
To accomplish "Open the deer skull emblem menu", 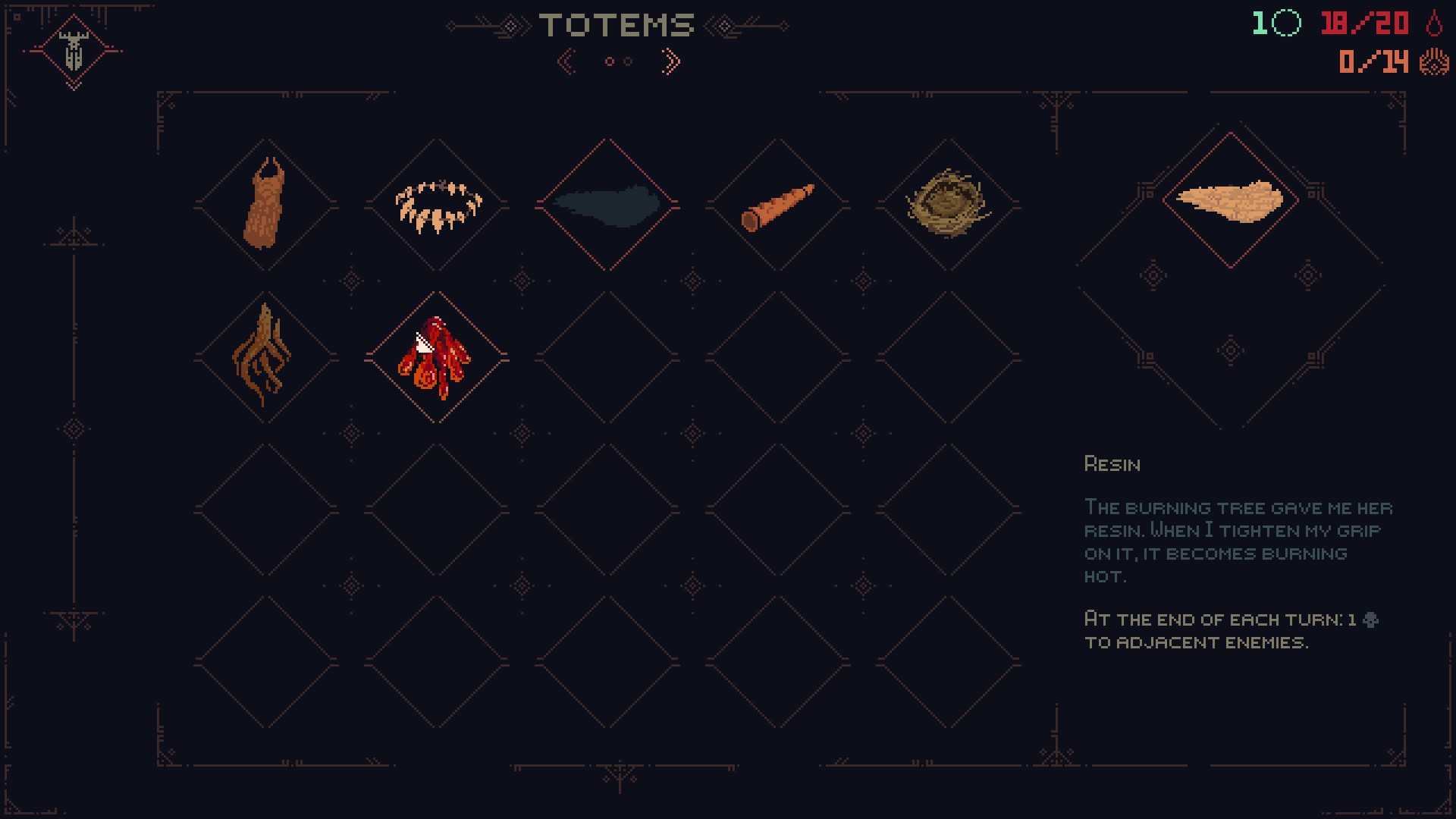I will point(74,51).
